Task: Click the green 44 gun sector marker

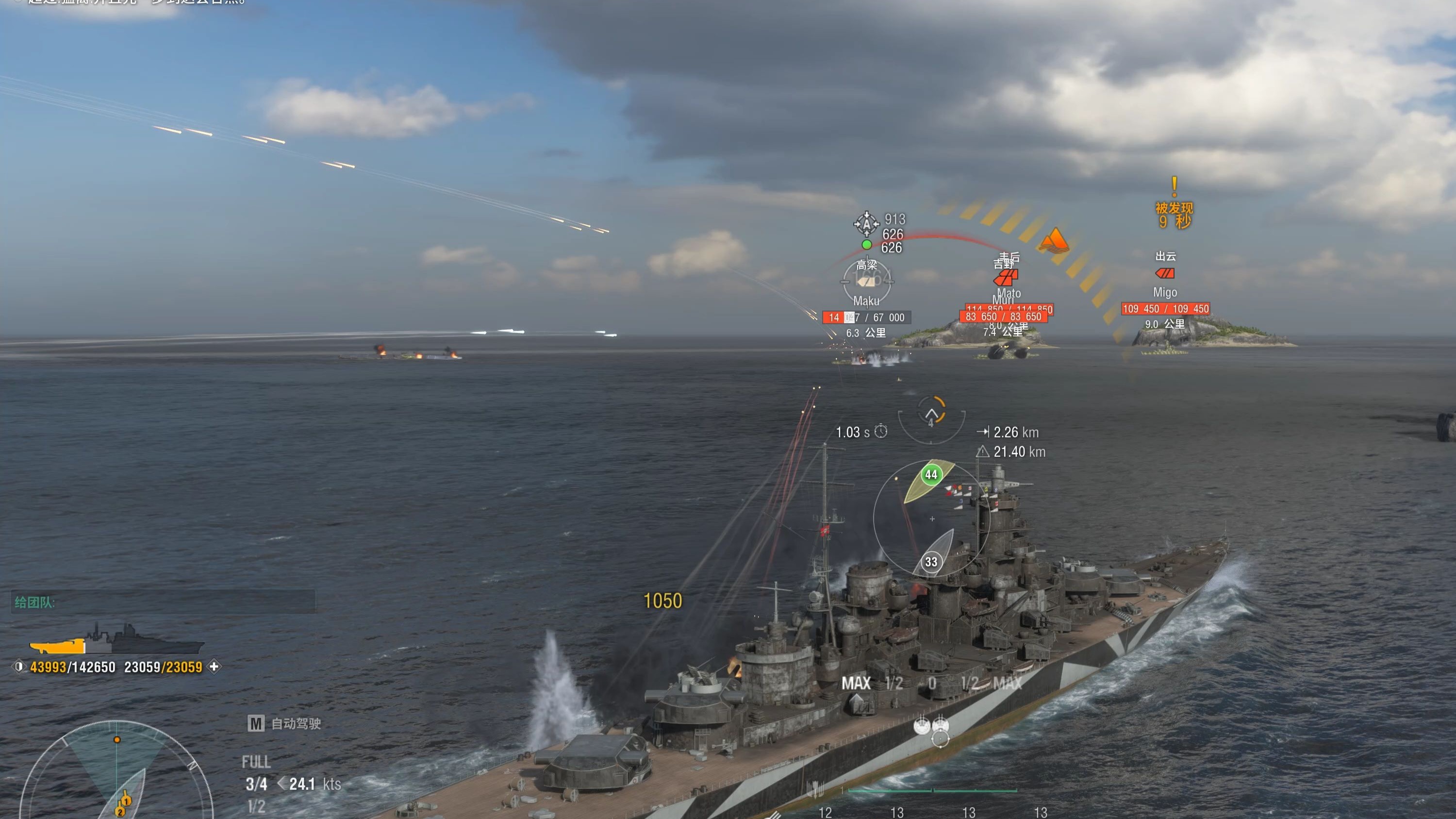Action: click(x=931, y=474)
